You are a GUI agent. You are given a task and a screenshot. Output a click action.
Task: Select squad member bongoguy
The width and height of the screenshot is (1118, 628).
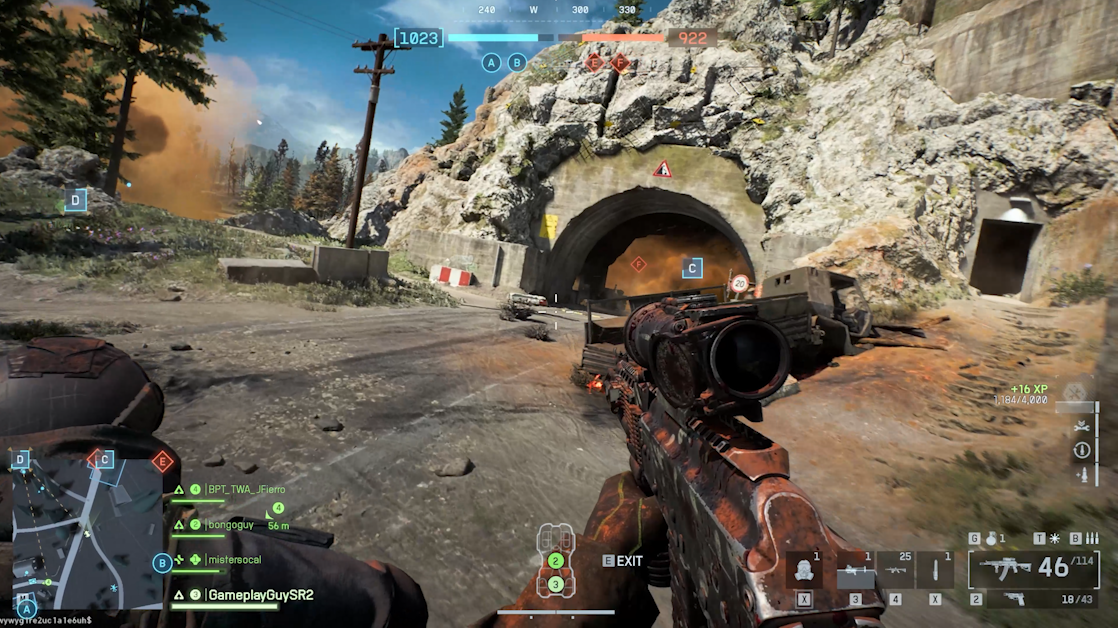coord(229,524)
